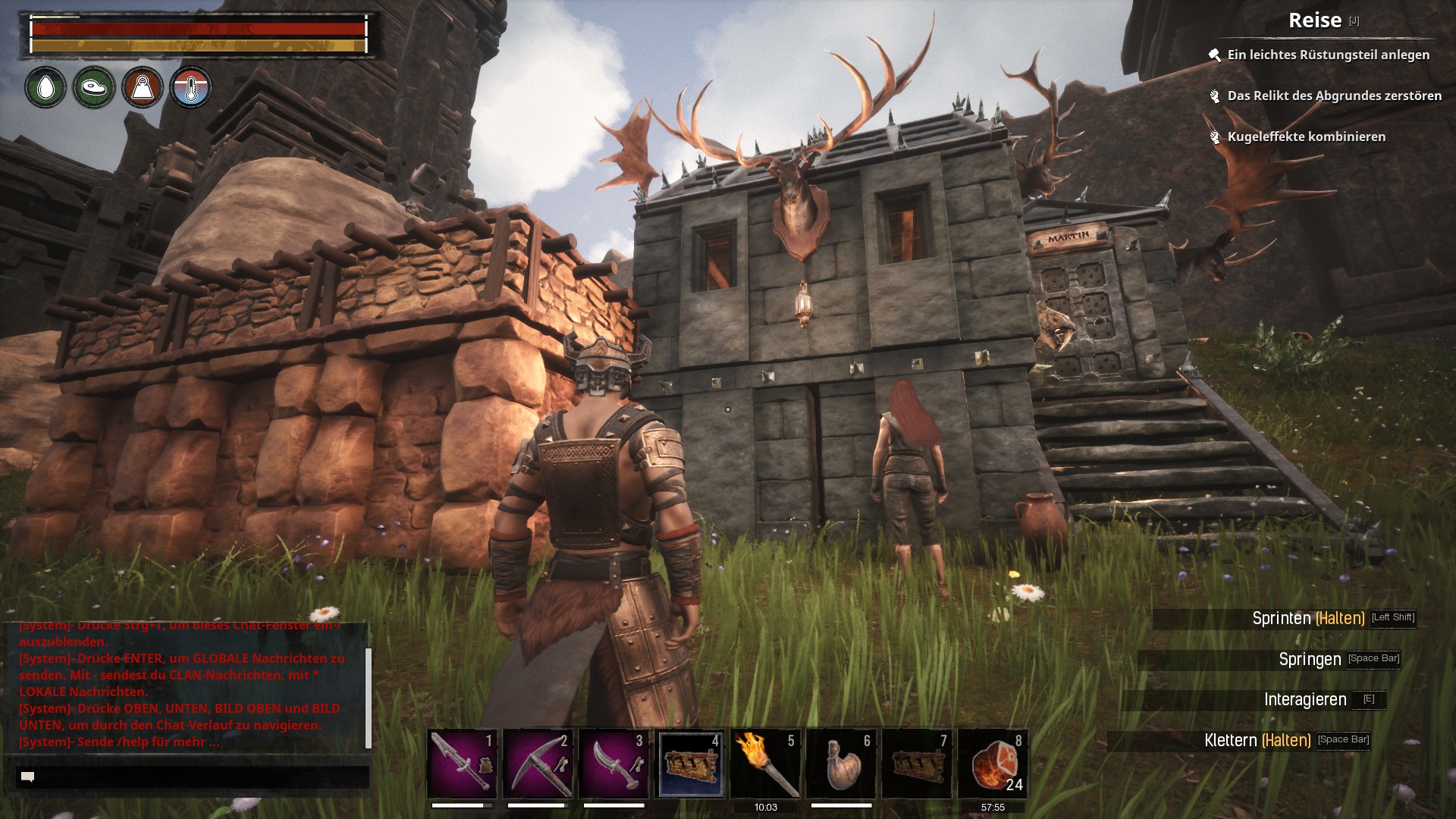Equip the burning torch from the hotbar

click(765, 764)
